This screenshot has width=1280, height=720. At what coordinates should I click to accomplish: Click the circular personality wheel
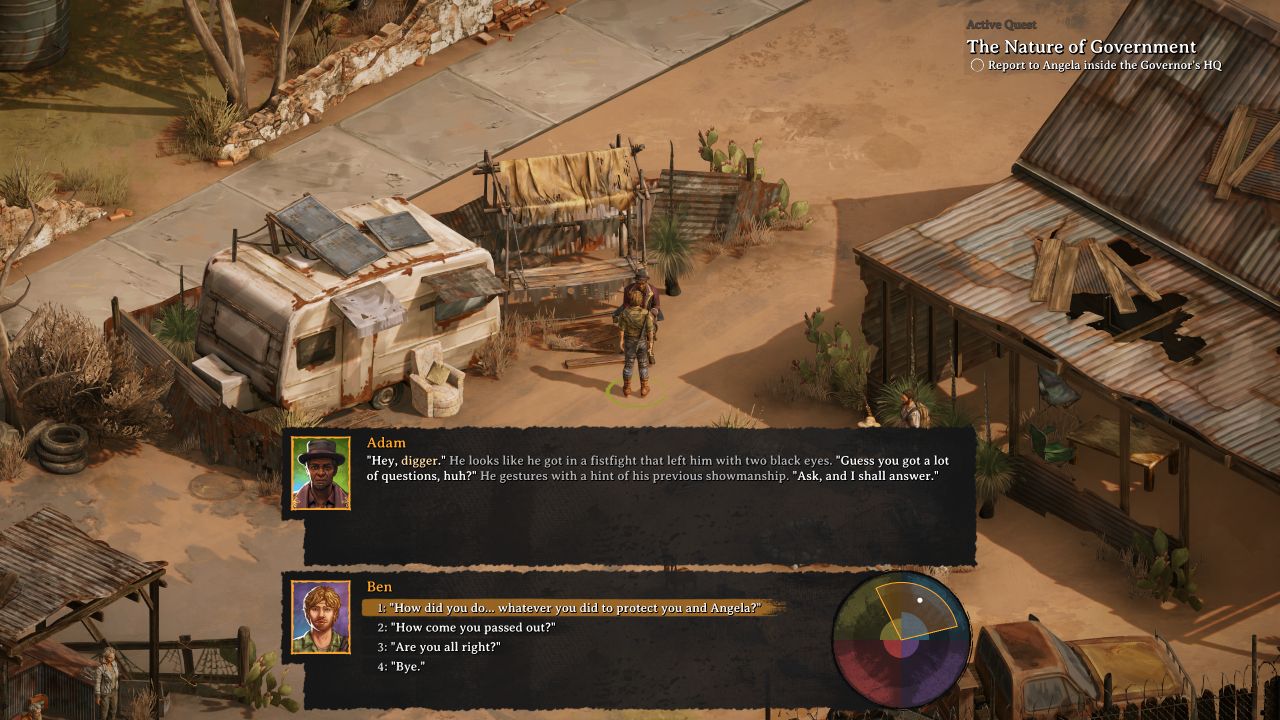point(902,640)
